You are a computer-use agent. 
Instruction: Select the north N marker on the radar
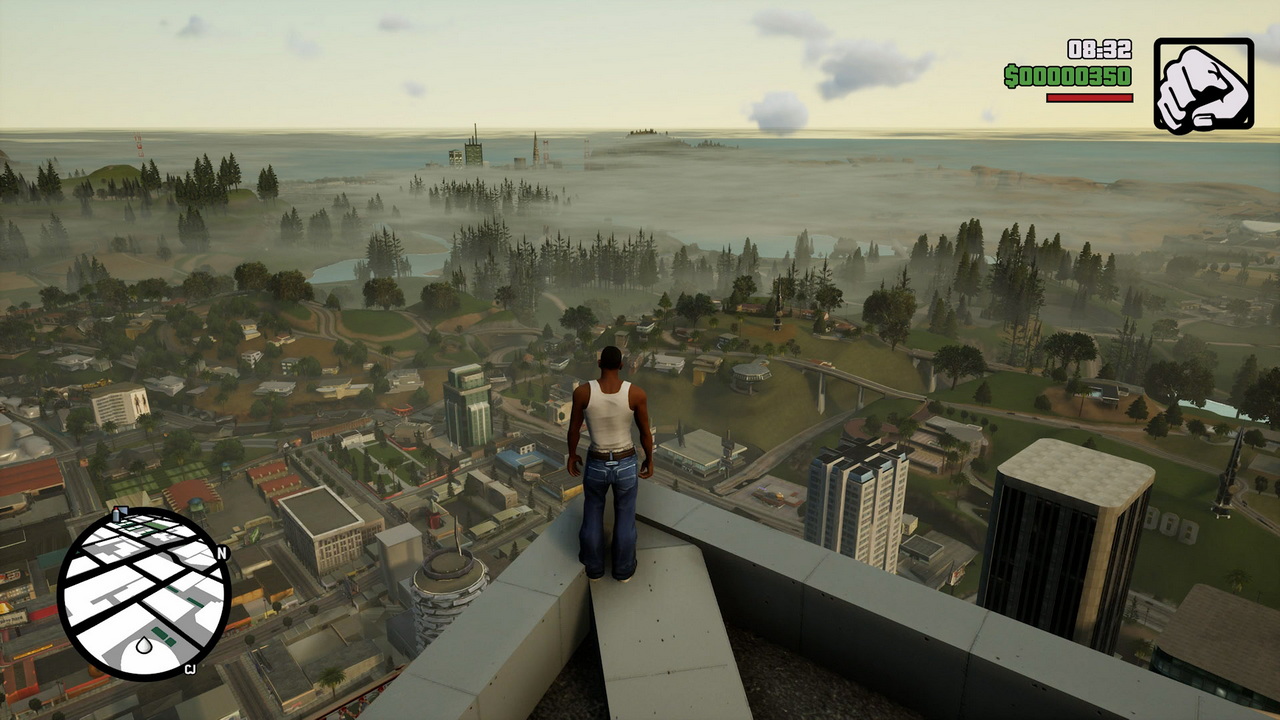[x=222, y=553]
